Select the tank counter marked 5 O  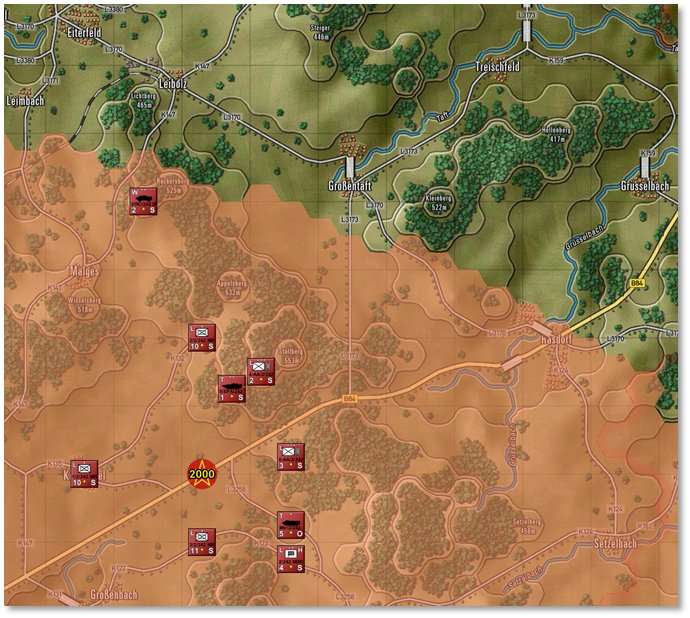pyautogui.click(x=290, y=524)
